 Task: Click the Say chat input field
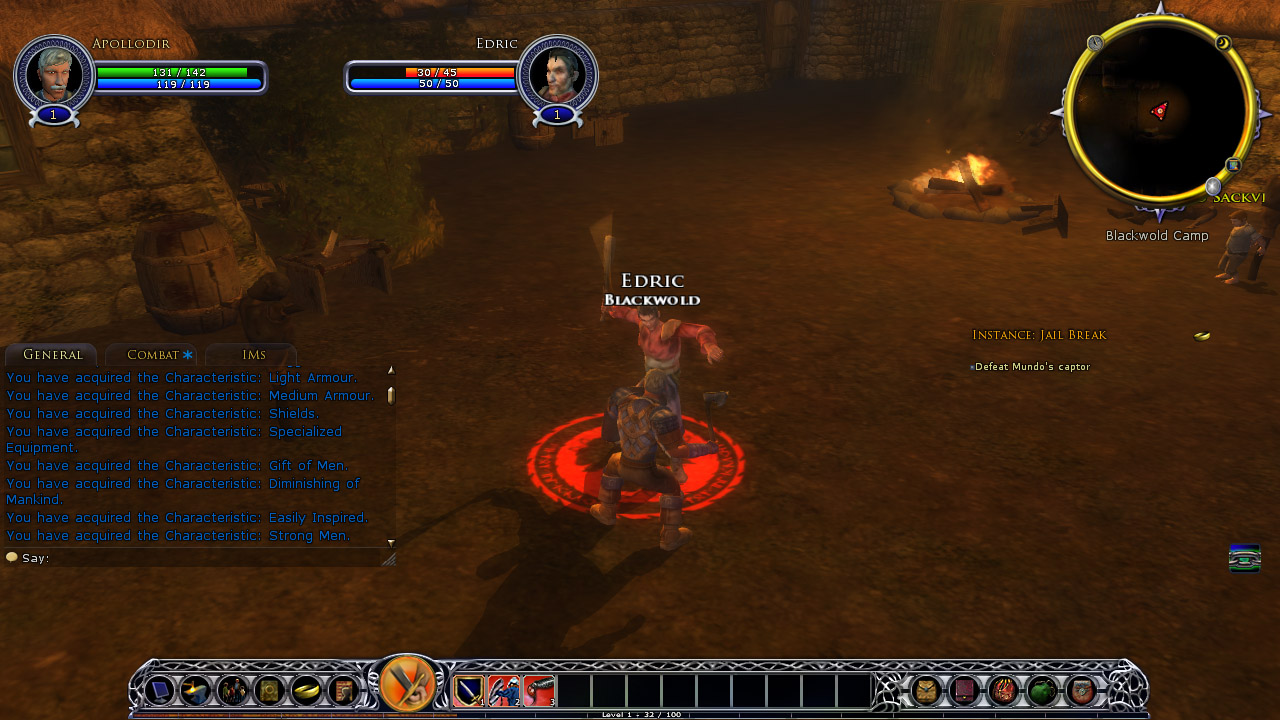click(200, 558)
